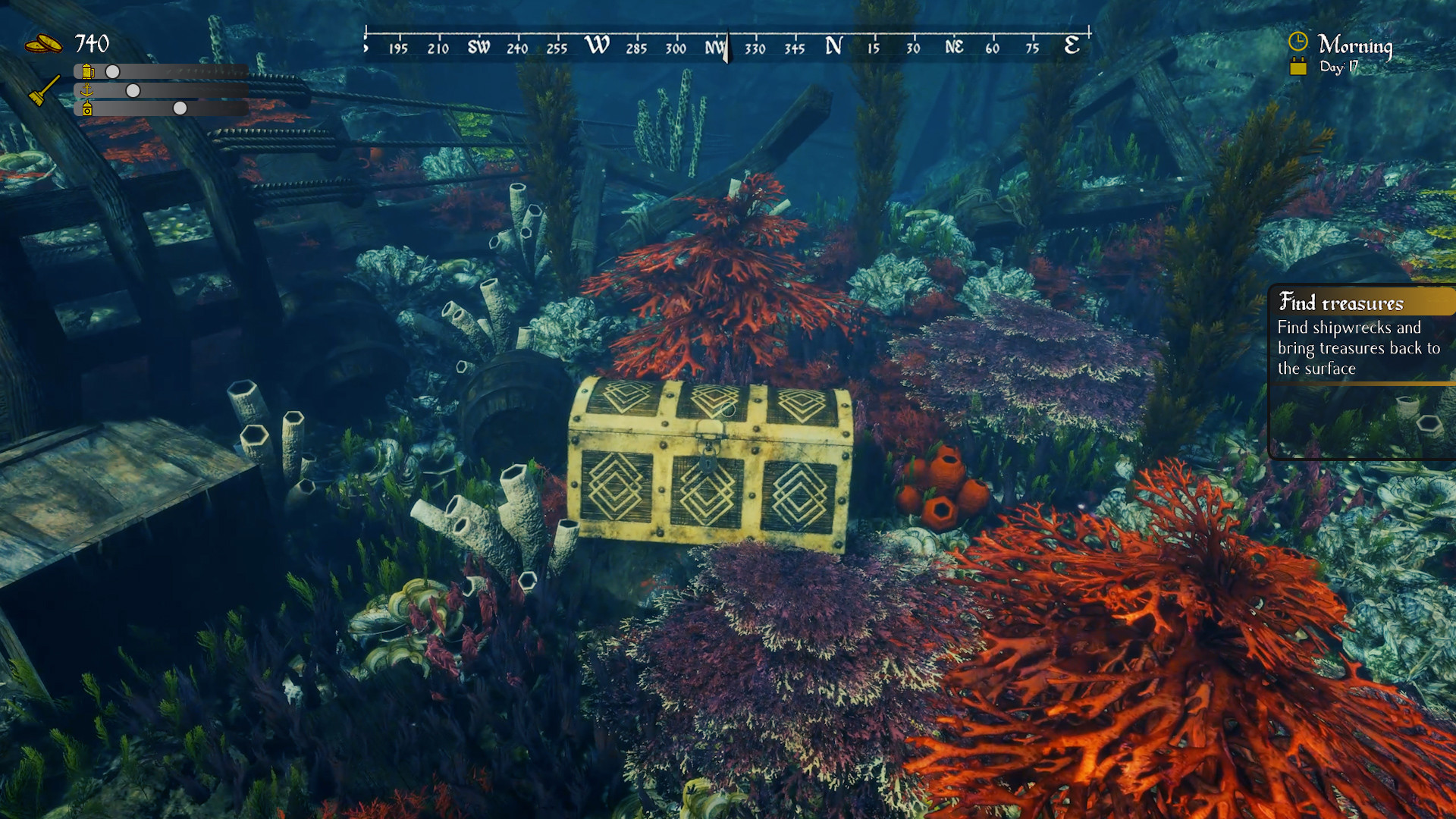Click the anchor icon on middle slider
The height and width of the screenshot is (819, 1456).
[x=86, y=90]
